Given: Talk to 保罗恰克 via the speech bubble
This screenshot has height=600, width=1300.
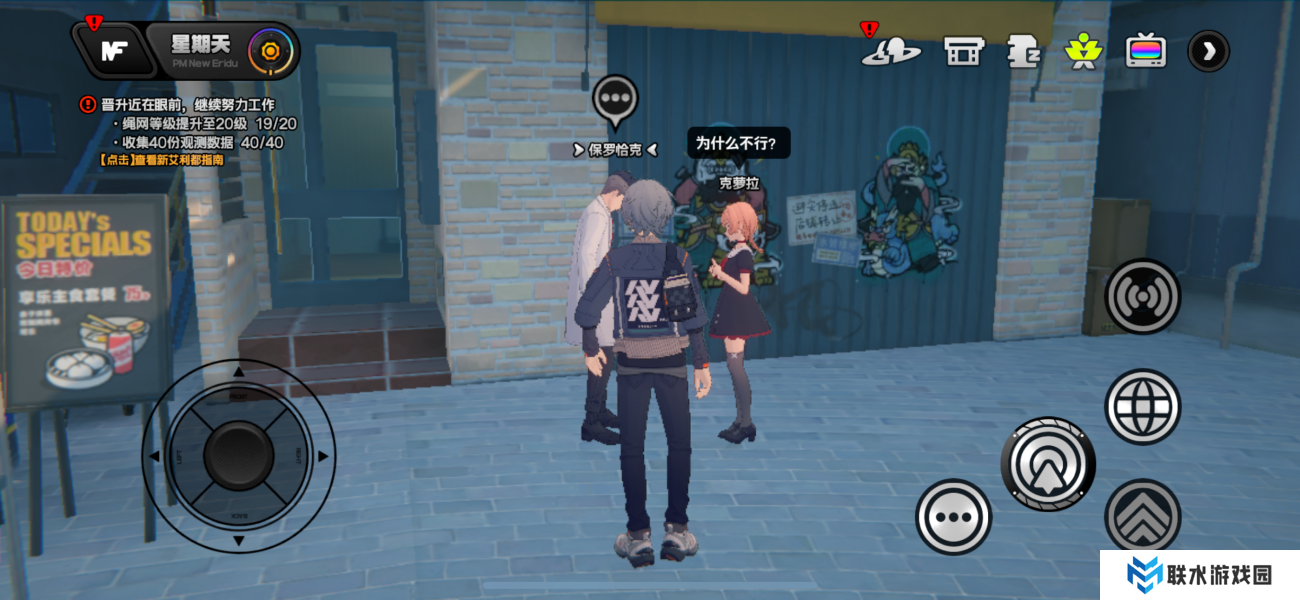Looking at the screenshot, I should (x=615, y=98).
